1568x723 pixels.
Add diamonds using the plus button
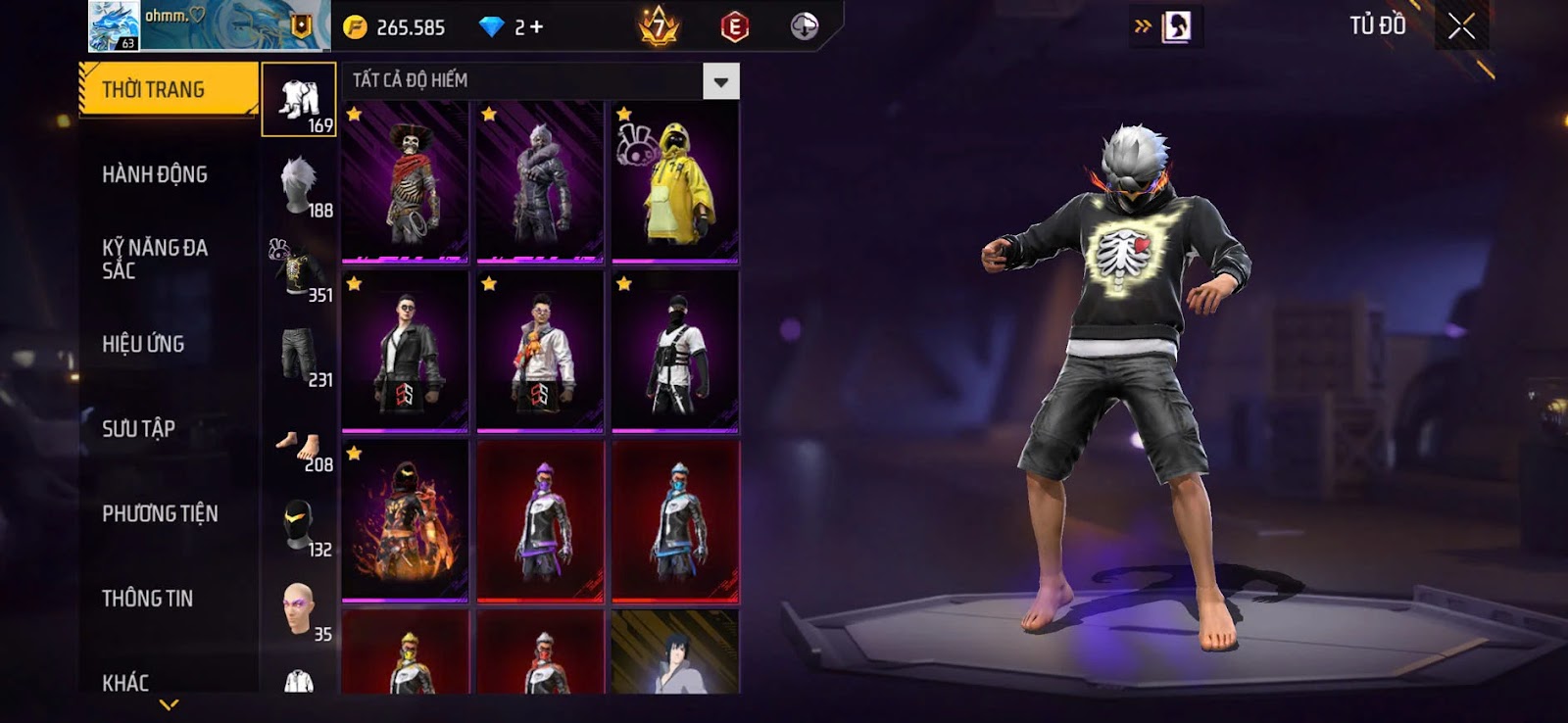pyautogui.click(x=536, y=27)
